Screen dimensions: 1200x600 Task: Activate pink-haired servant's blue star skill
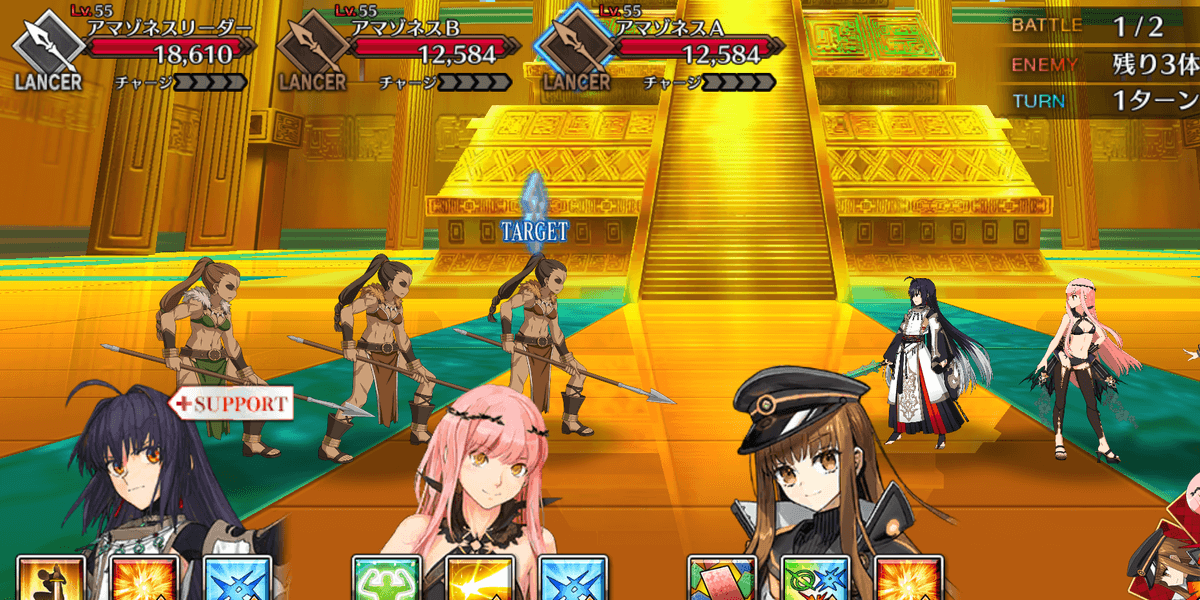click(x=574, y=580)
